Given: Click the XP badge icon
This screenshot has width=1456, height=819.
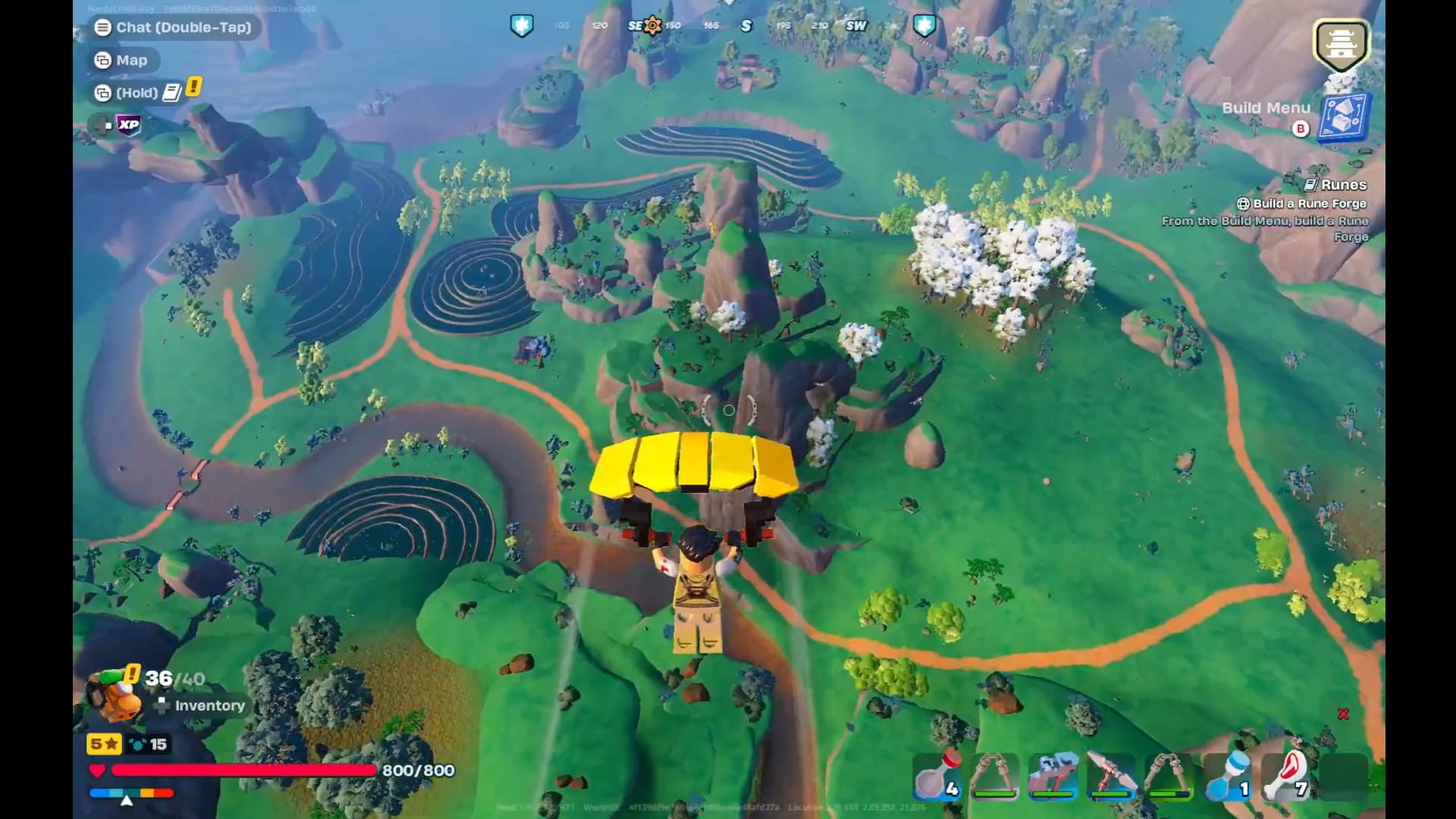Looking at the screenshot, I should coord(127,126).
